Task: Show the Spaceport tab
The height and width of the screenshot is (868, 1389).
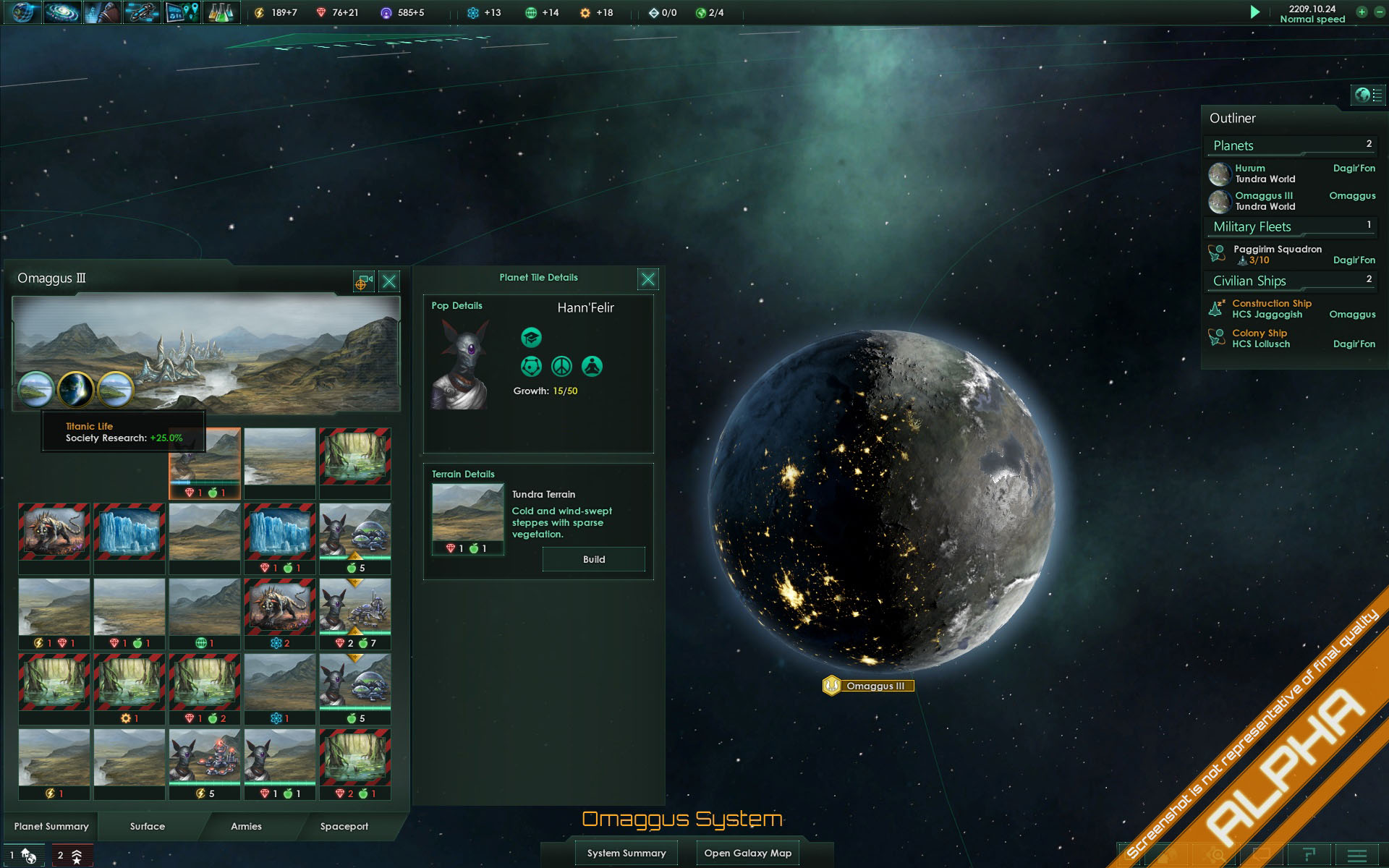Action: click(344, 826)
